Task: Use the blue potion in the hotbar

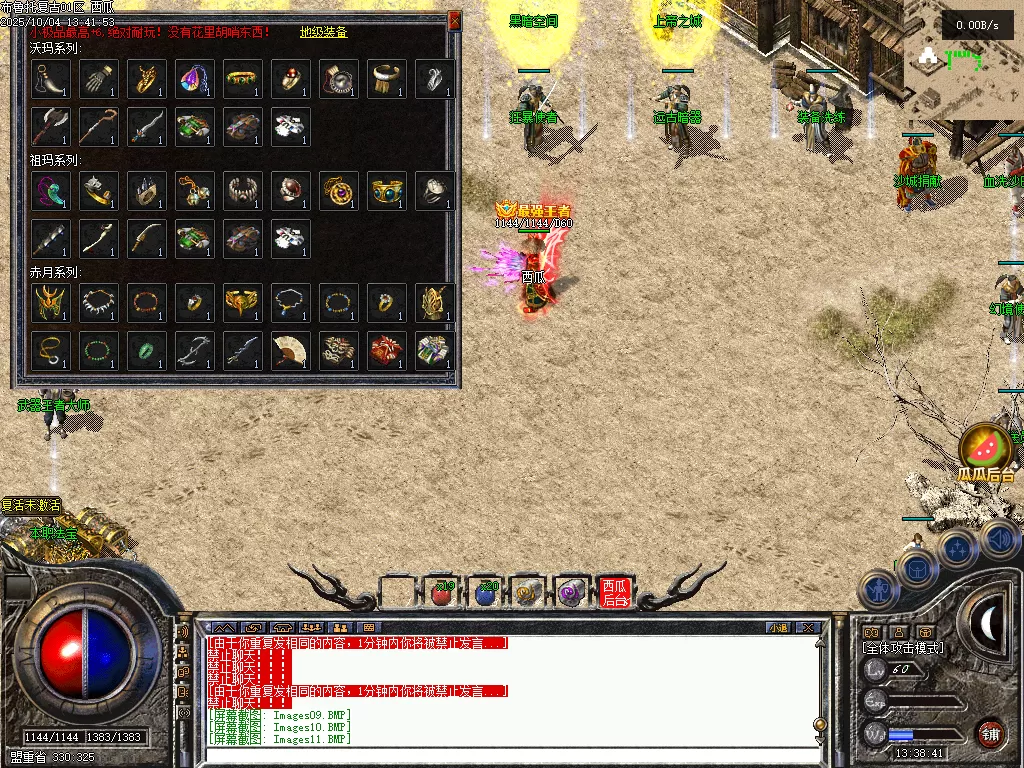Action: pos(485,593)
